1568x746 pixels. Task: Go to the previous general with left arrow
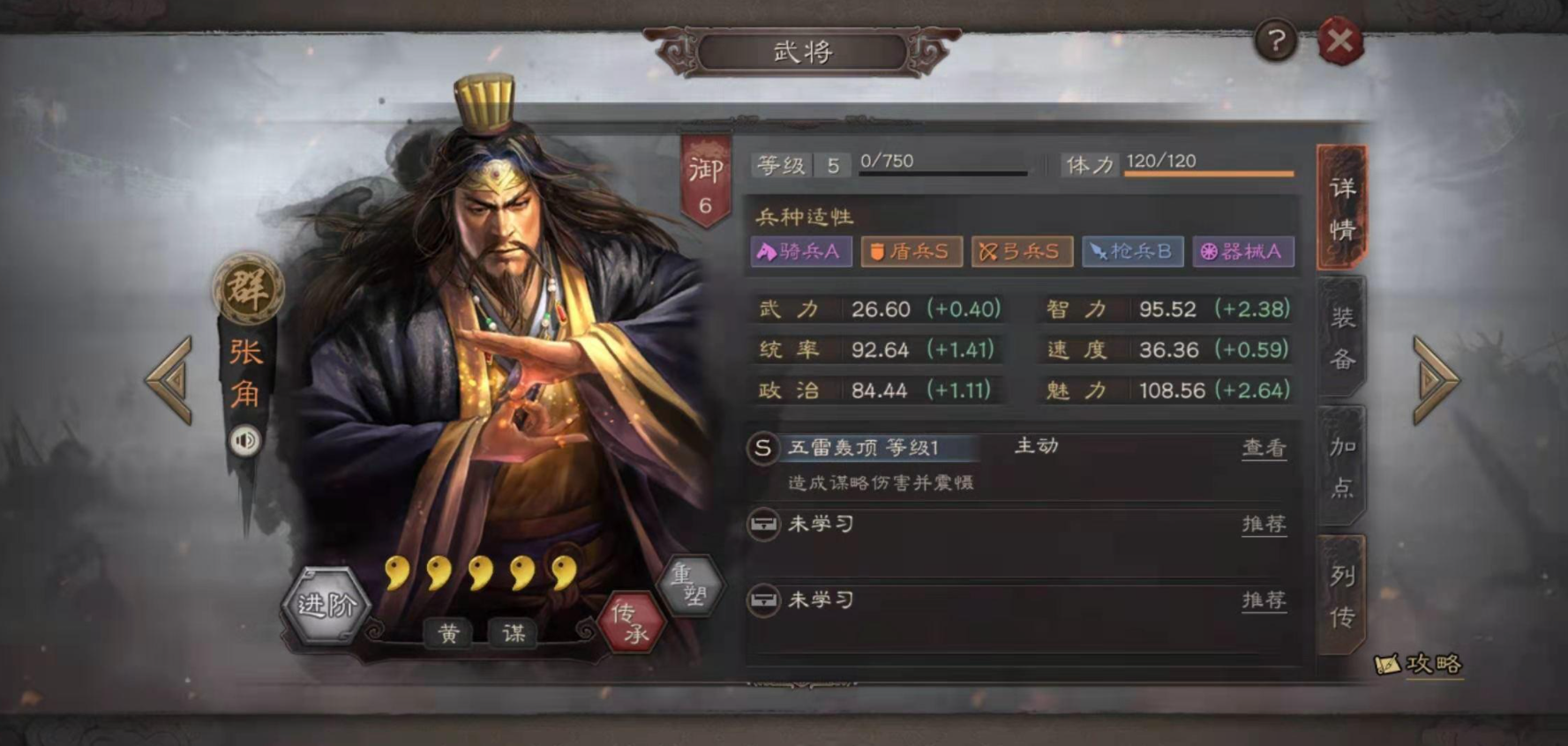click(170, 380)
